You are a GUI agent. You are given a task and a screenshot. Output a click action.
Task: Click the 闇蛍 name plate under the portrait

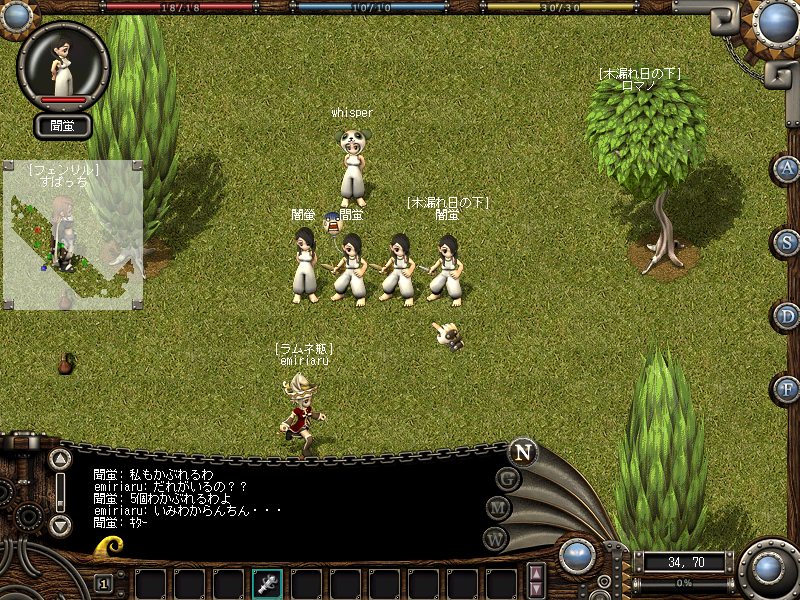63,126
